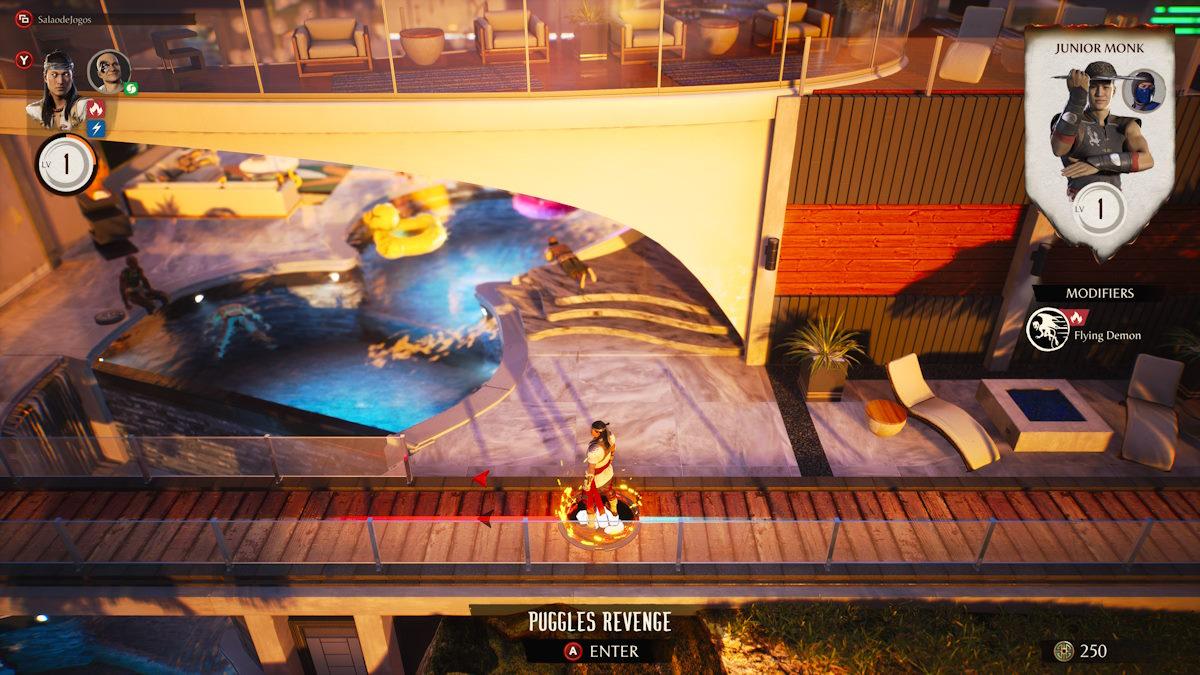Screen dimensions: 1200x675
Task: Select the blue lightning element icon
Action: click(x=96, y=128)
